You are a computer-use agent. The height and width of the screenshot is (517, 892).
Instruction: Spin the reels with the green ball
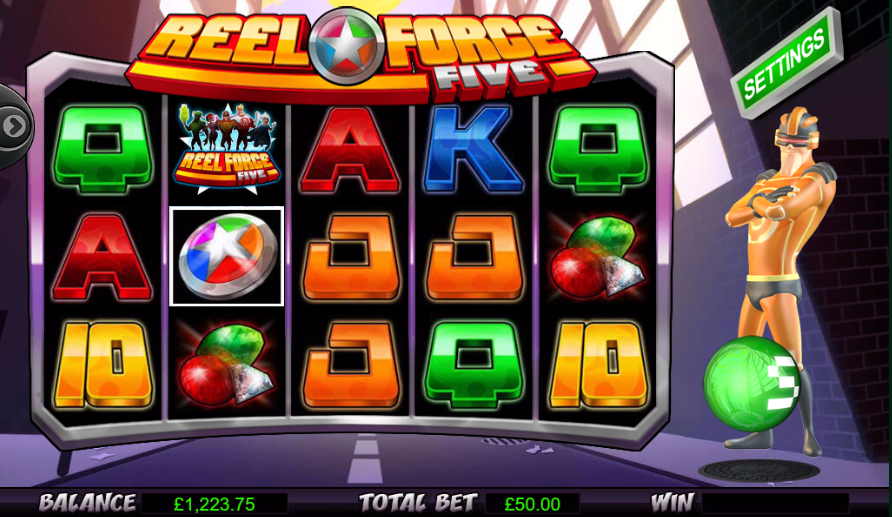click(749, 385)
